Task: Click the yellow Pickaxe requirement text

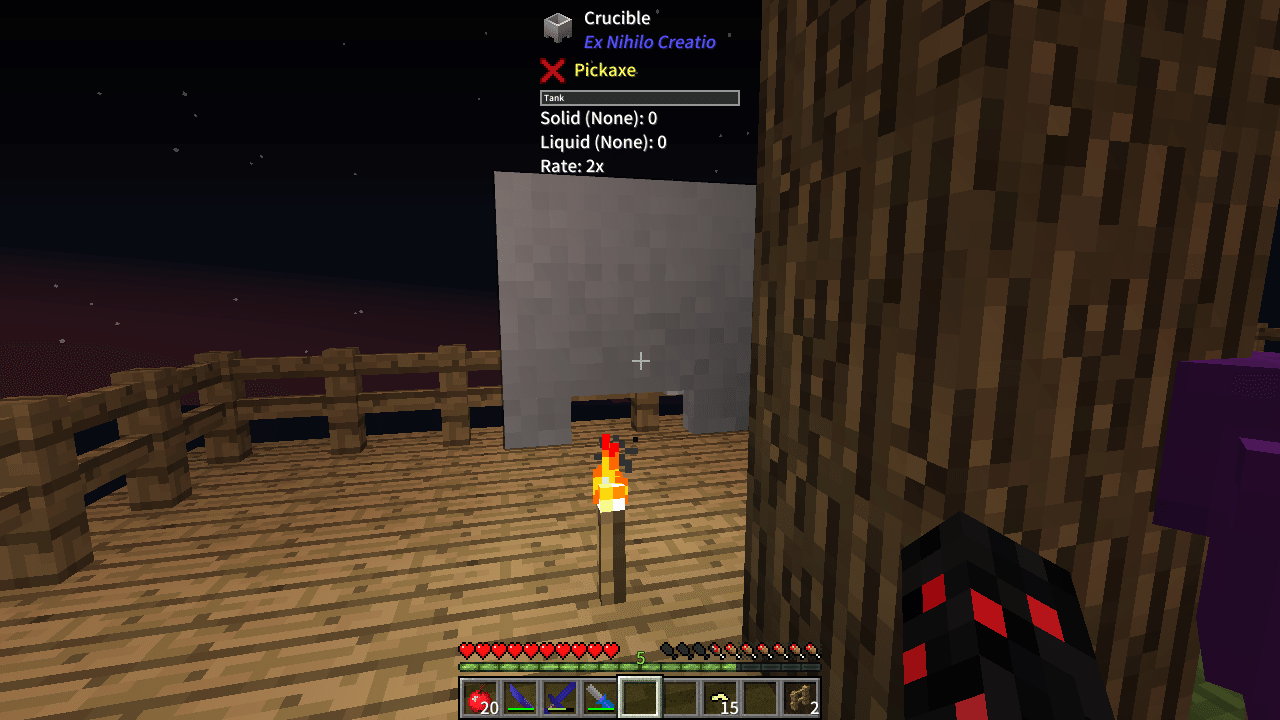Action: pos(600,70)
